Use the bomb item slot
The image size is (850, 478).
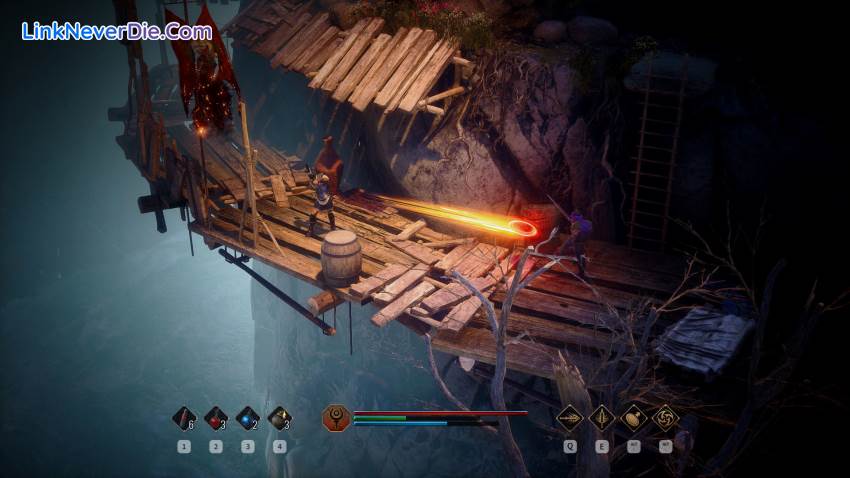[x=279, y=418]
